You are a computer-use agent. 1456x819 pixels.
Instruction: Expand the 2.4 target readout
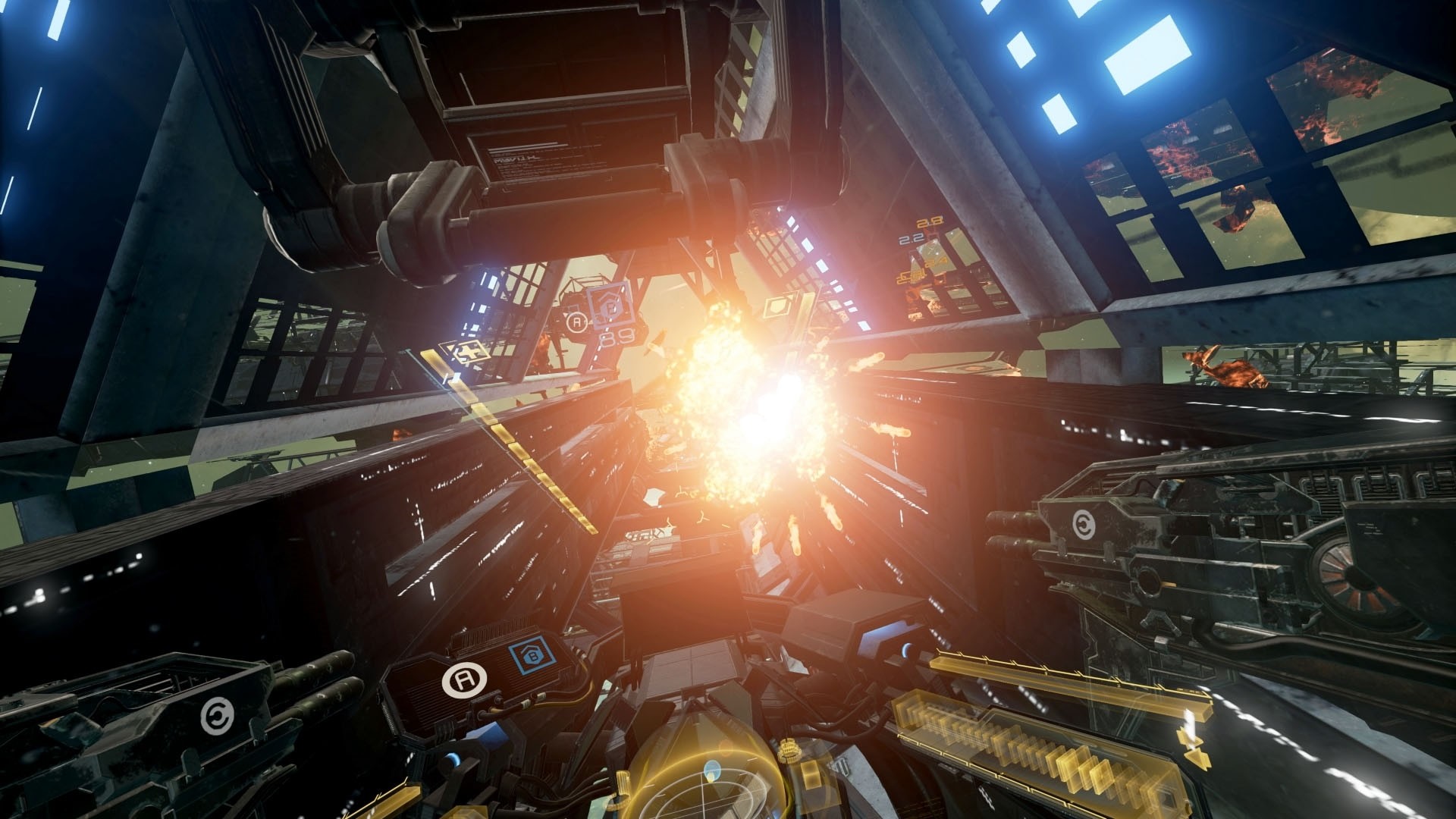(937, 261)
